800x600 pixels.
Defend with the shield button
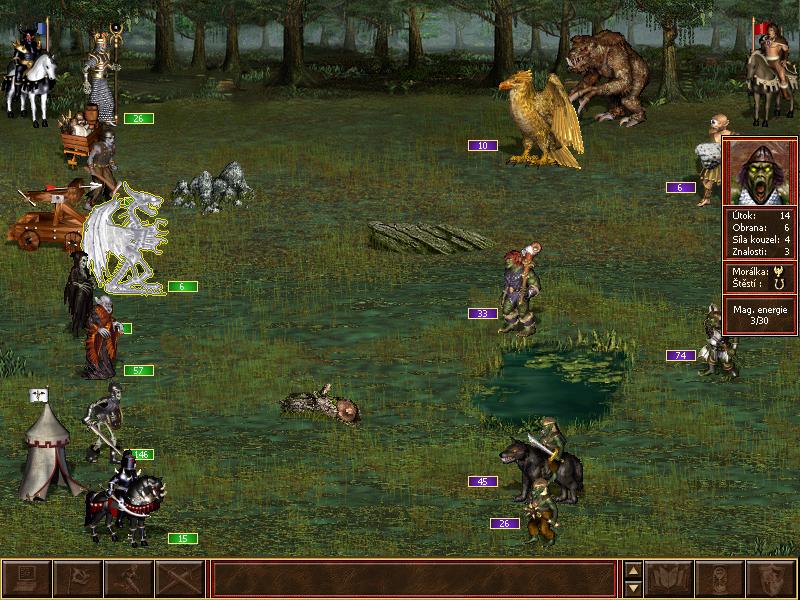point(771,579)
